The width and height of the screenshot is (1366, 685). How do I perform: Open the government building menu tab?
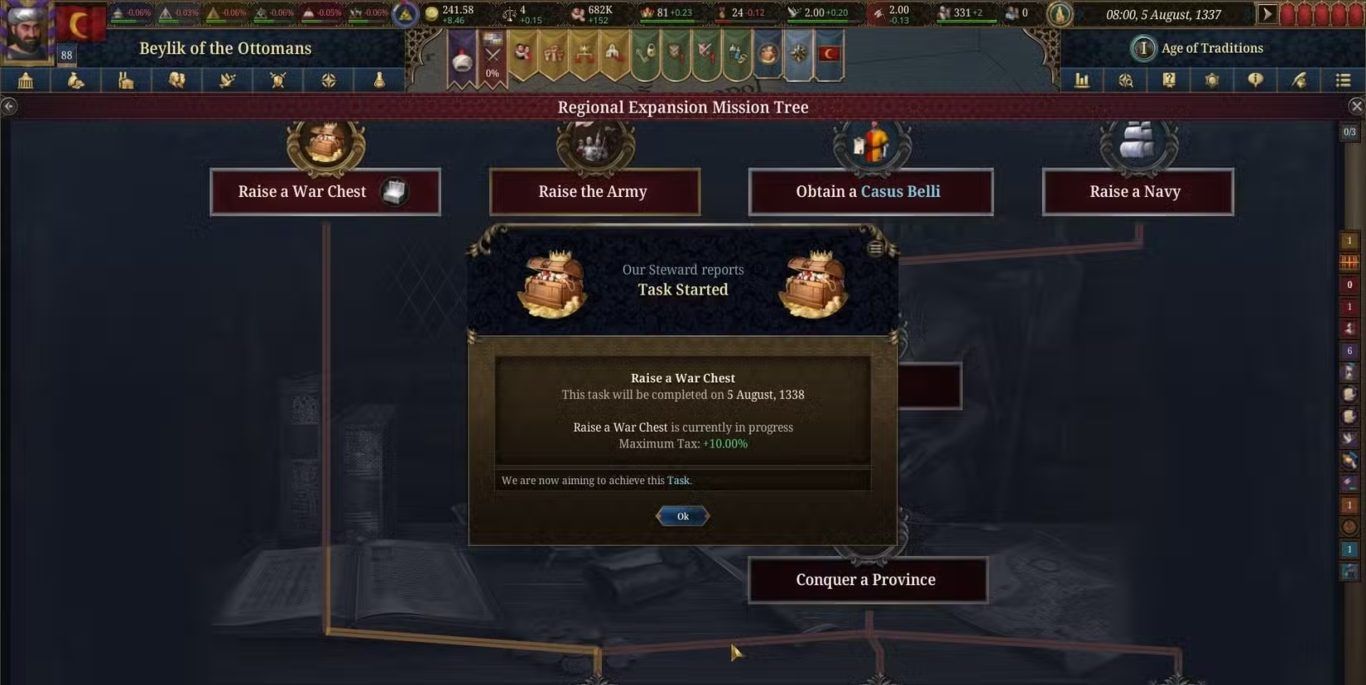(x=26, y=81)
